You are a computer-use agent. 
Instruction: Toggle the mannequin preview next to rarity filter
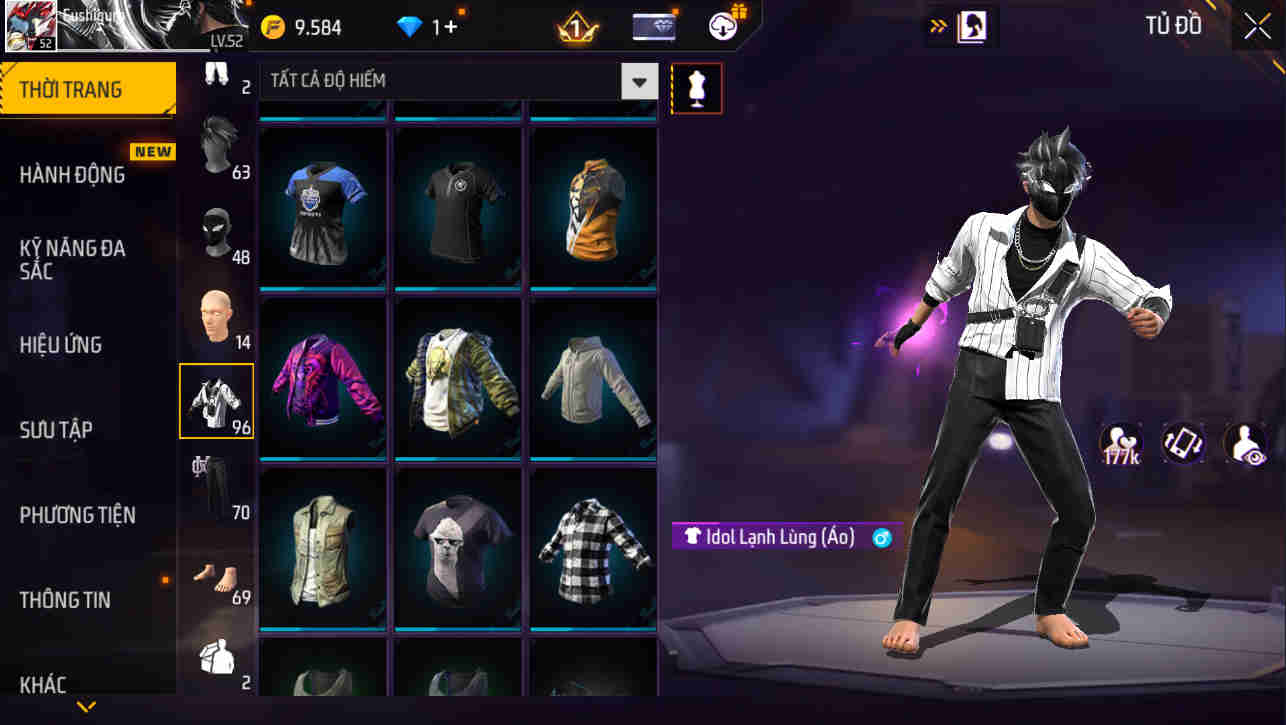696,88
